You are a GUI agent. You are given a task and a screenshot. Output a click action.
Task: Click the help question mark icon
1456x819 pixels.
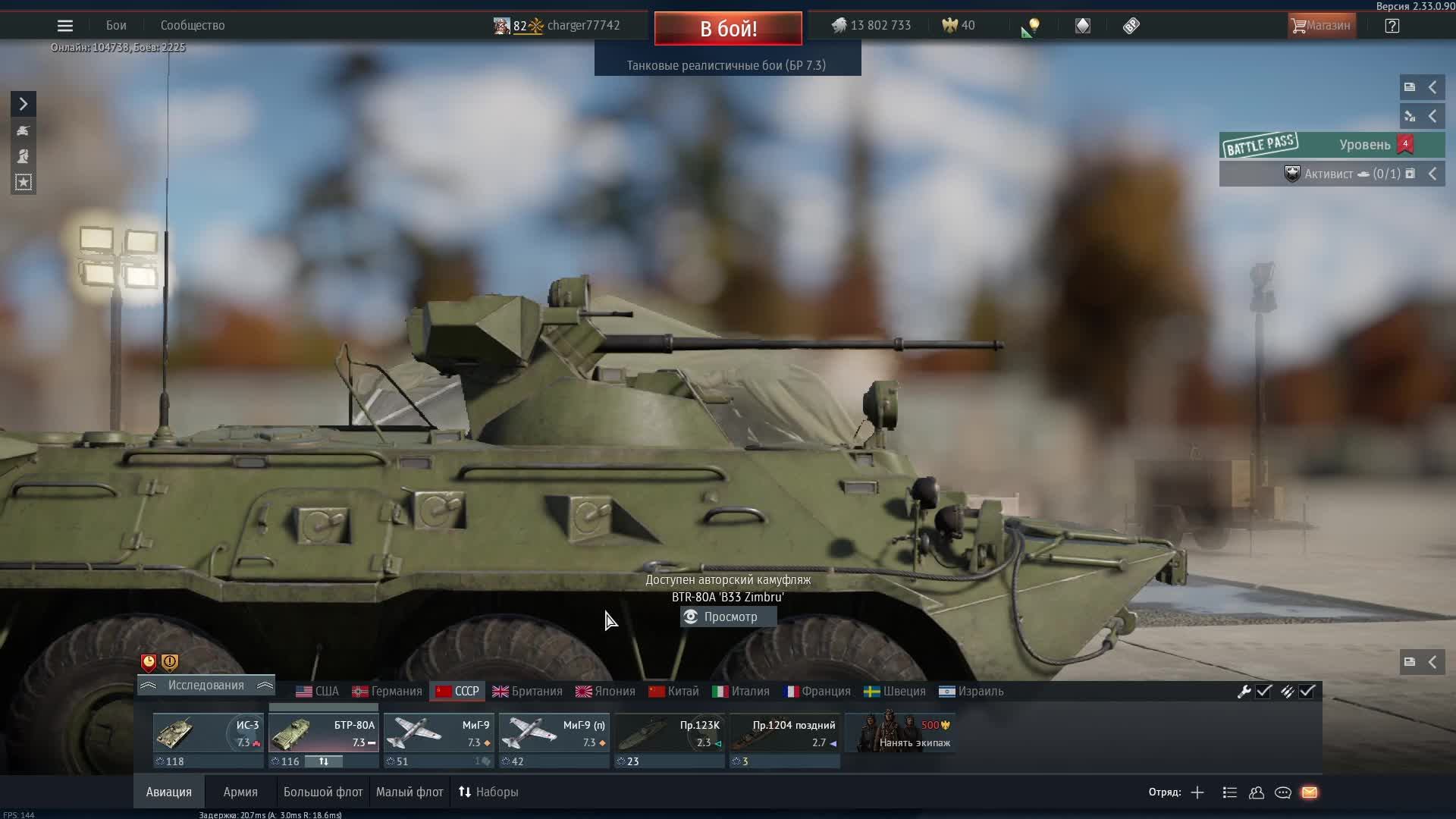click(x=1393, y=25)
